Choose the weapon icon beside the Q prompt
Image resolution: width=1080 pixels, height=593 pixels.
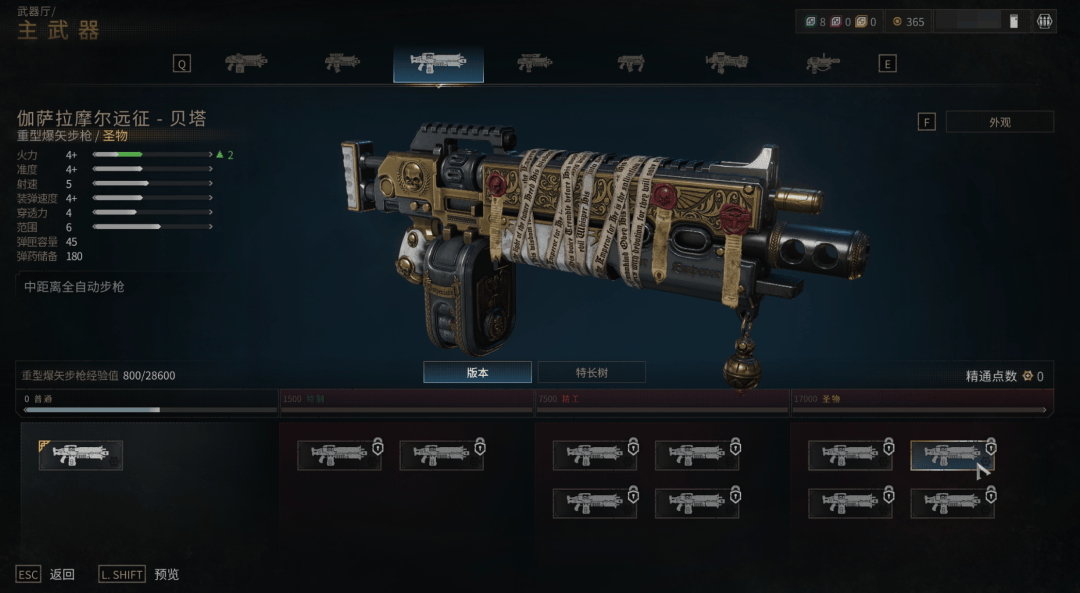(x=246, y=63)
